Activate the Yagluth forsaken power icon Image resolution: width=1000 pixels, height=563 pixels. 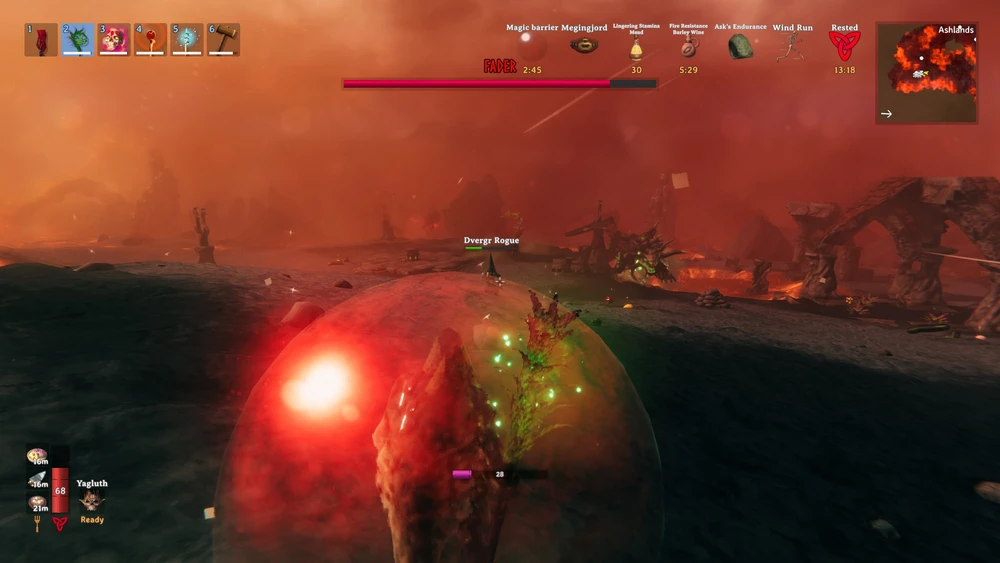click(92, 501)
